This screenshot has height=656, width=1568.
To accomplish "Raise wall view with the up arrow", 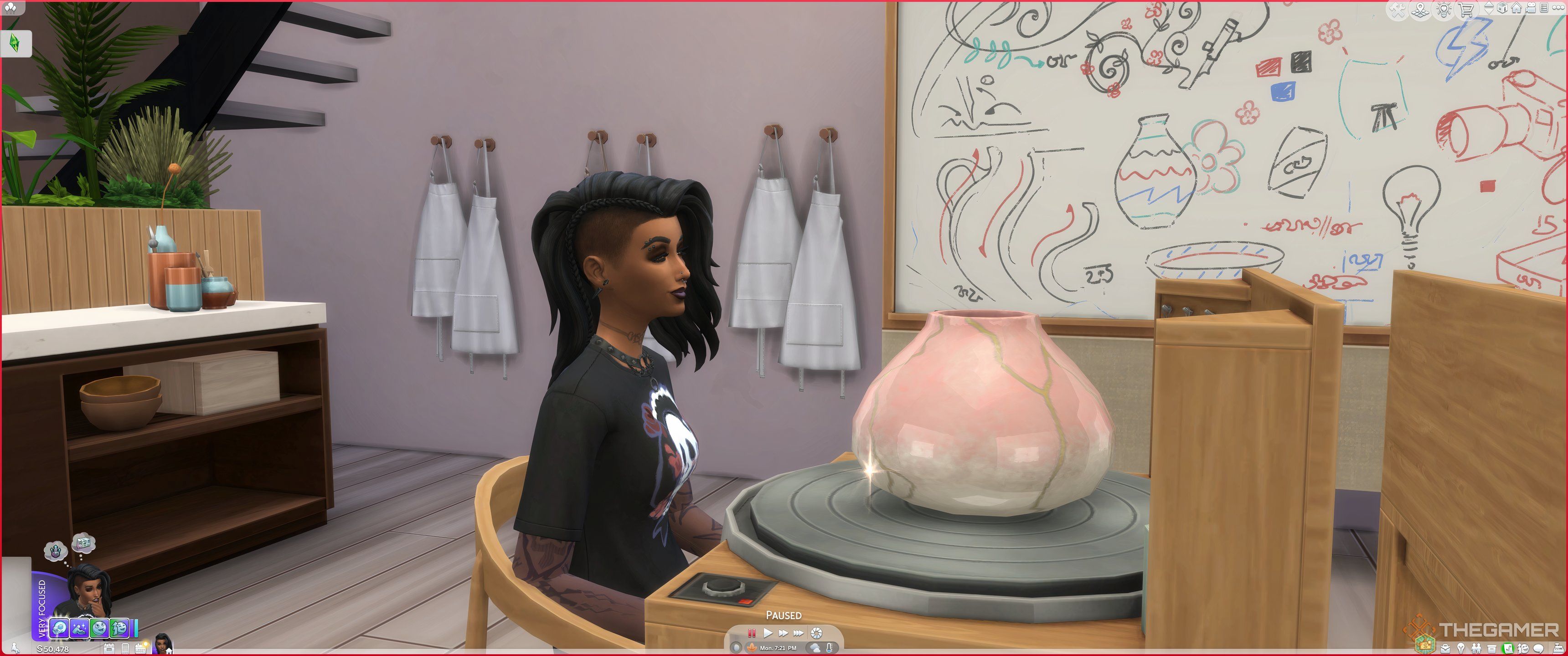I will (x=1489, y=4).
